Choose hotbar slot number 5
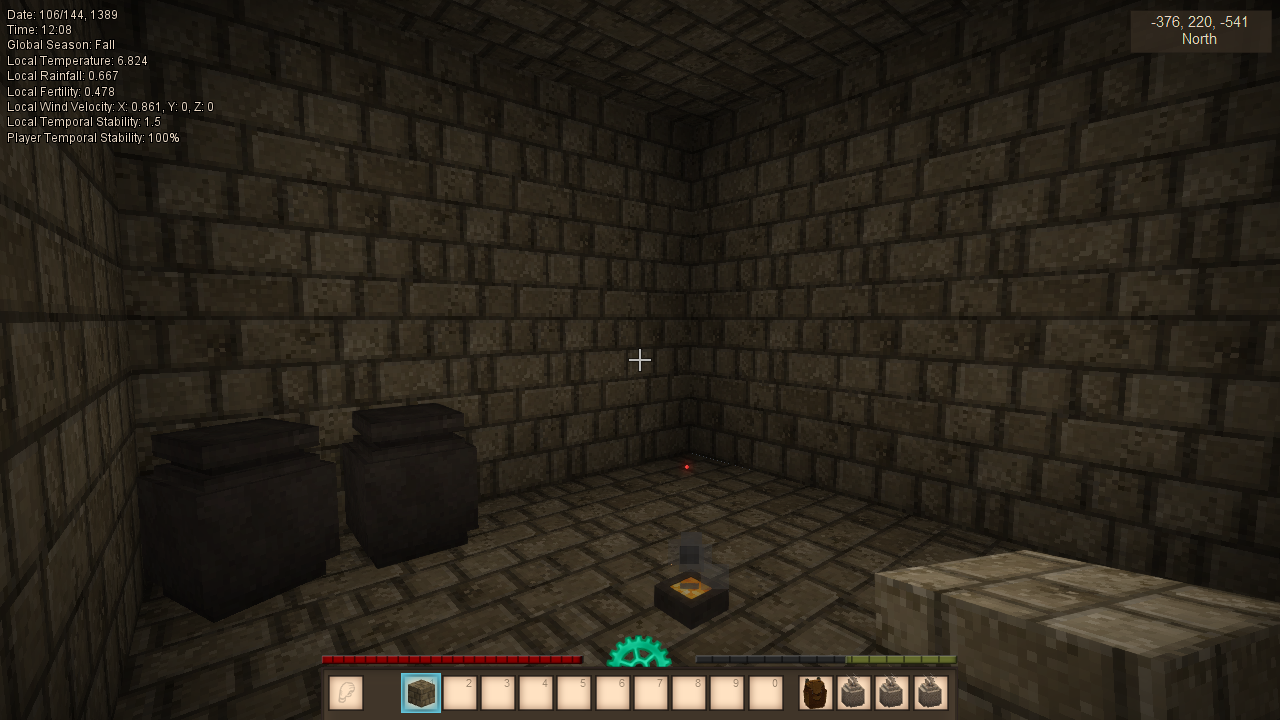 [x=574, y=693]
